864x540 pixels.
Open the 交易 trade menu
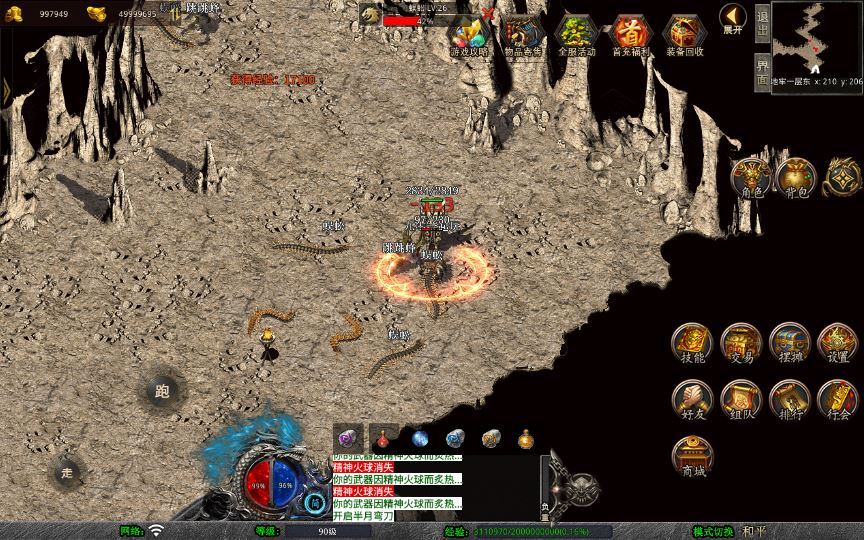click(741, 344)
